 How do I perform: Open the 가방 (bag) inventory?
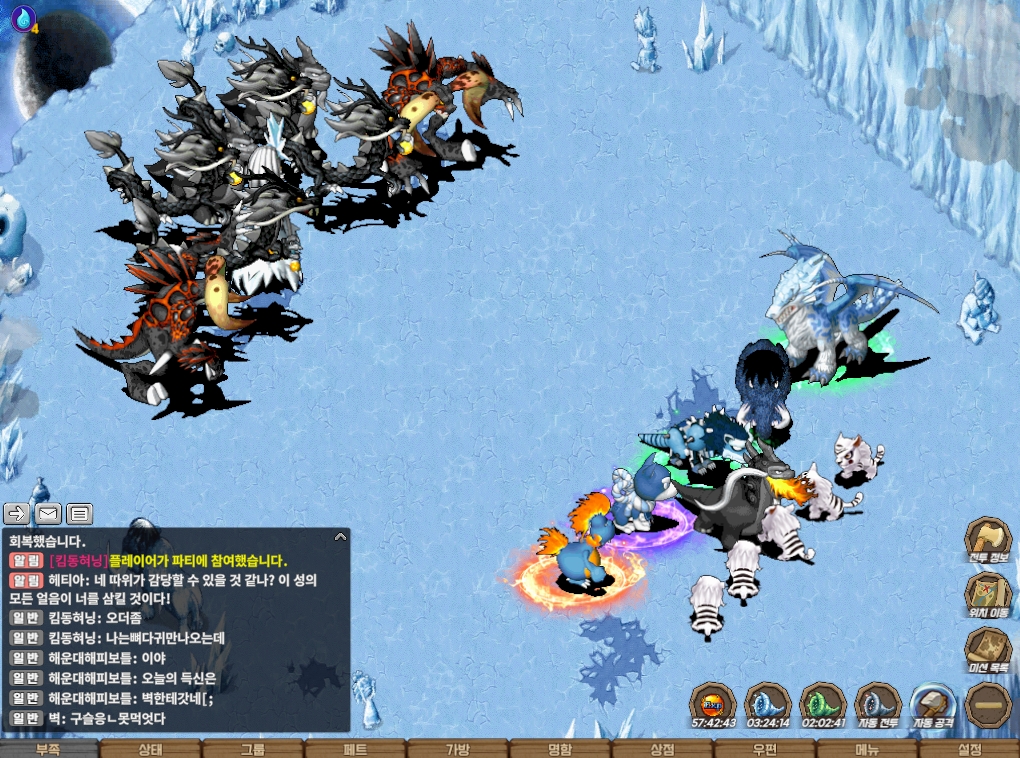coord(457,749)
